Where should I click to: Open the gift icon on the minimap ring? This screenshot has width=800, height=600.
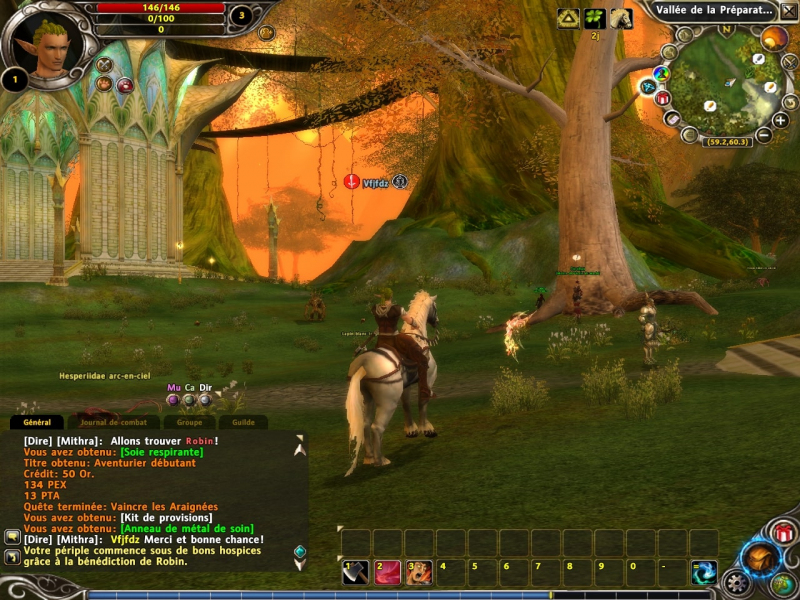[662, 98]
